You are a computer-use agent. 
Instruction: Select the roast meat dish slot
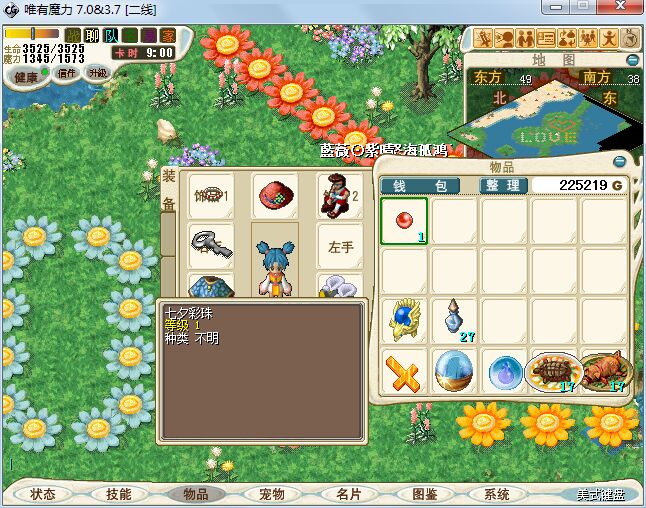click(605, 371)
